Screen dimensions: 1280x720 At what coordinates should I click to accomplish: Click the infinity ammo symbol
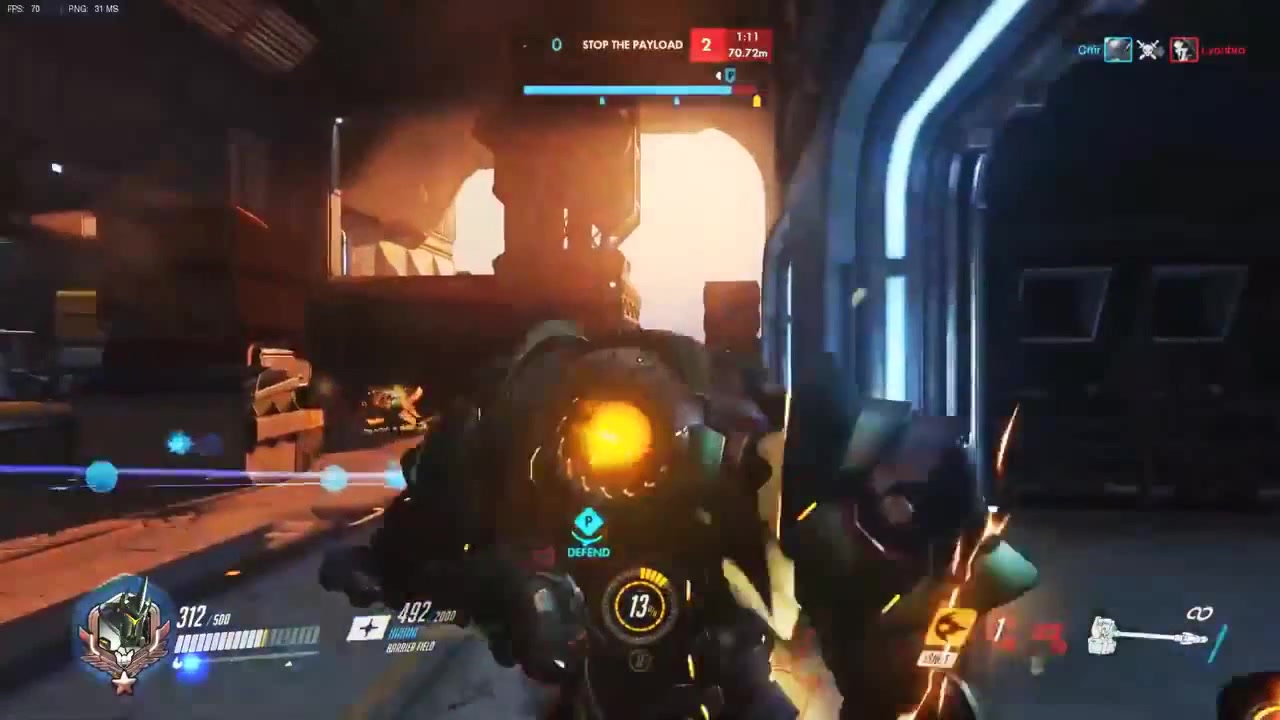[1199, 612]
